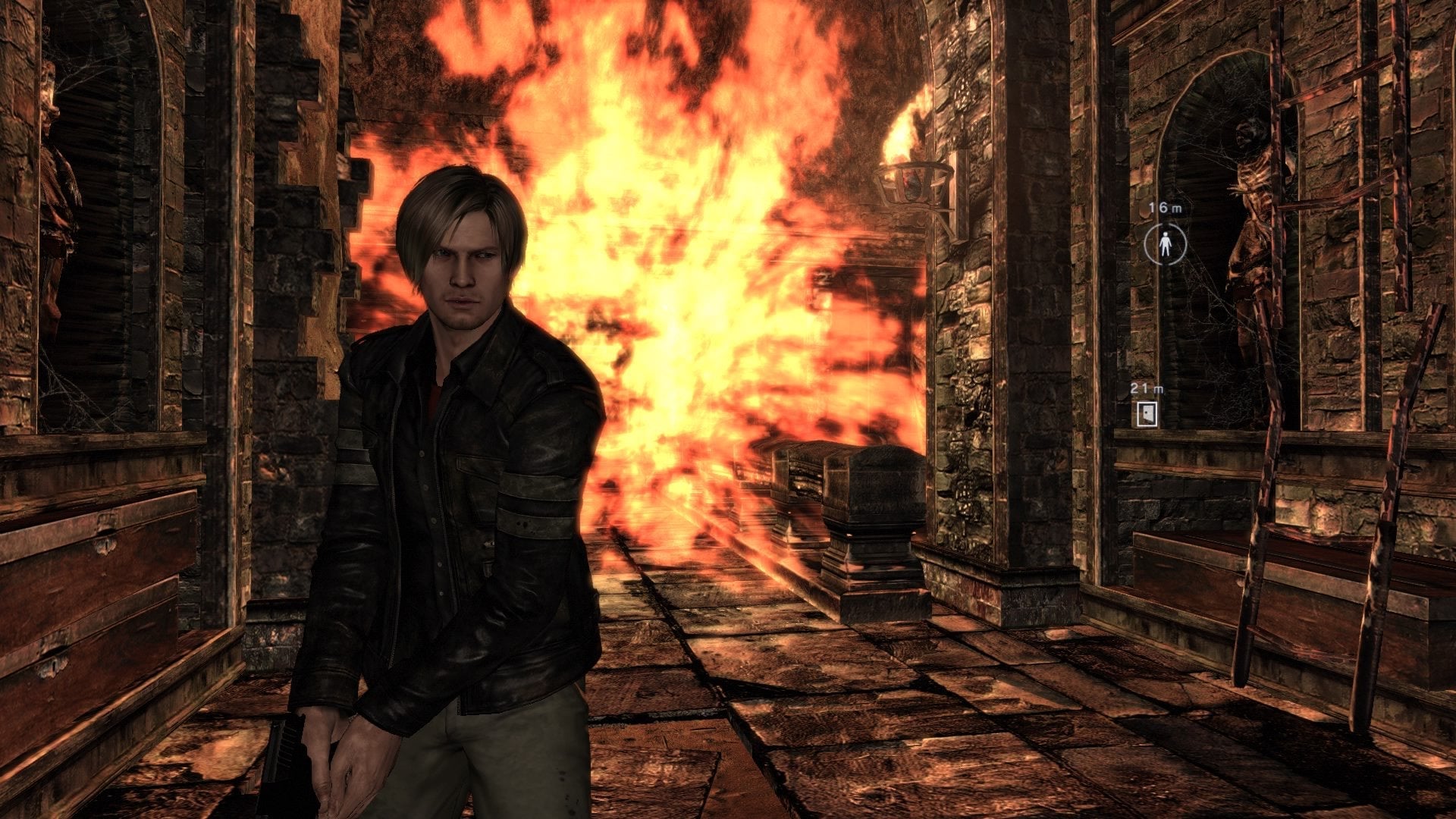This screenshot has width=1456, height=819.
Task: Select the door objective marker at 21 m
Action: (x=1147, y=414)
